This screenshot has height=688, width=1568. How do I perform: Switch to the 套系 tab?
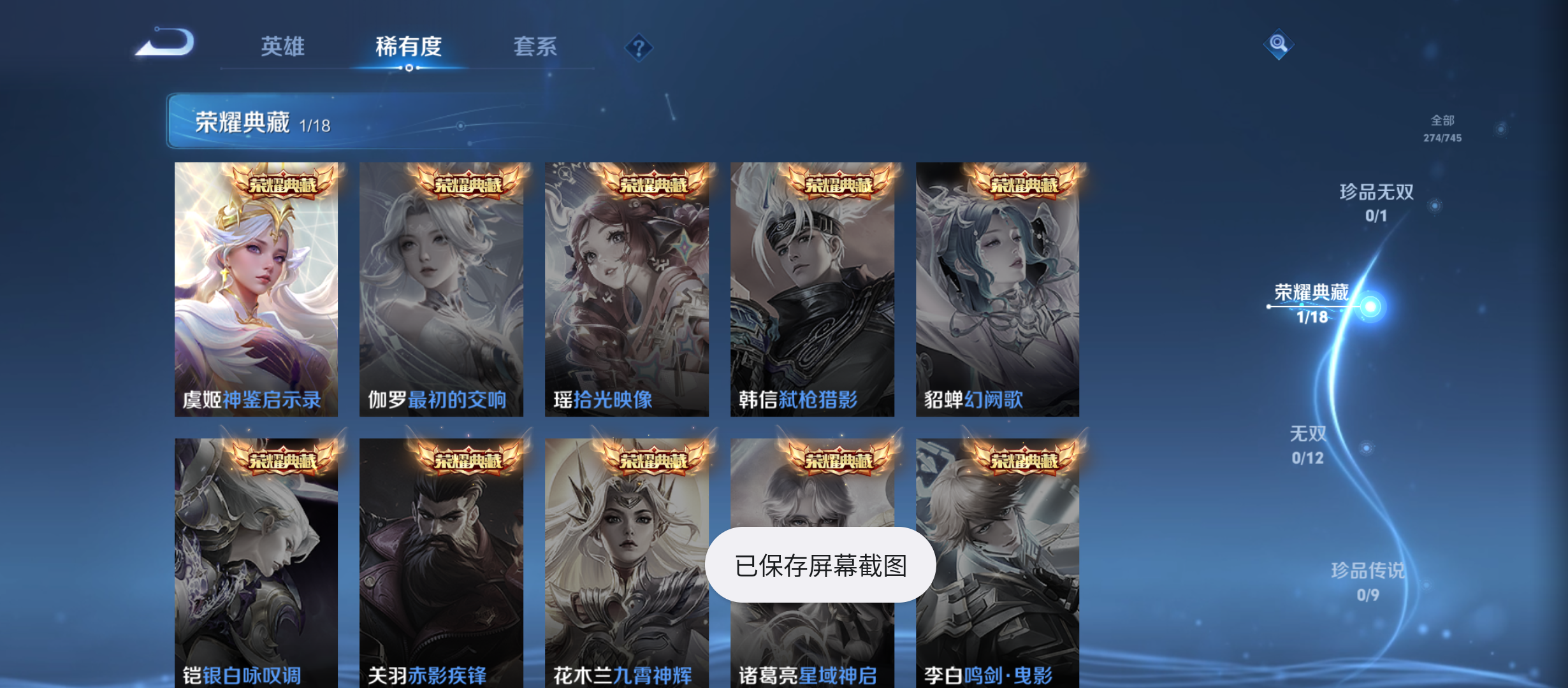click(x=535, y=47)
